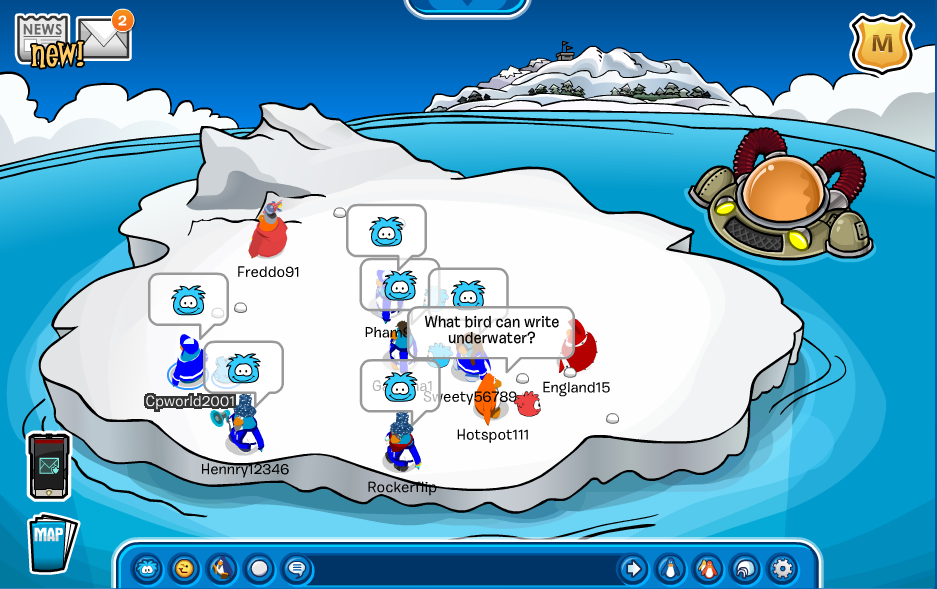937x589 pixels.
Task: Open the island Map
Action: click(51, 542)
